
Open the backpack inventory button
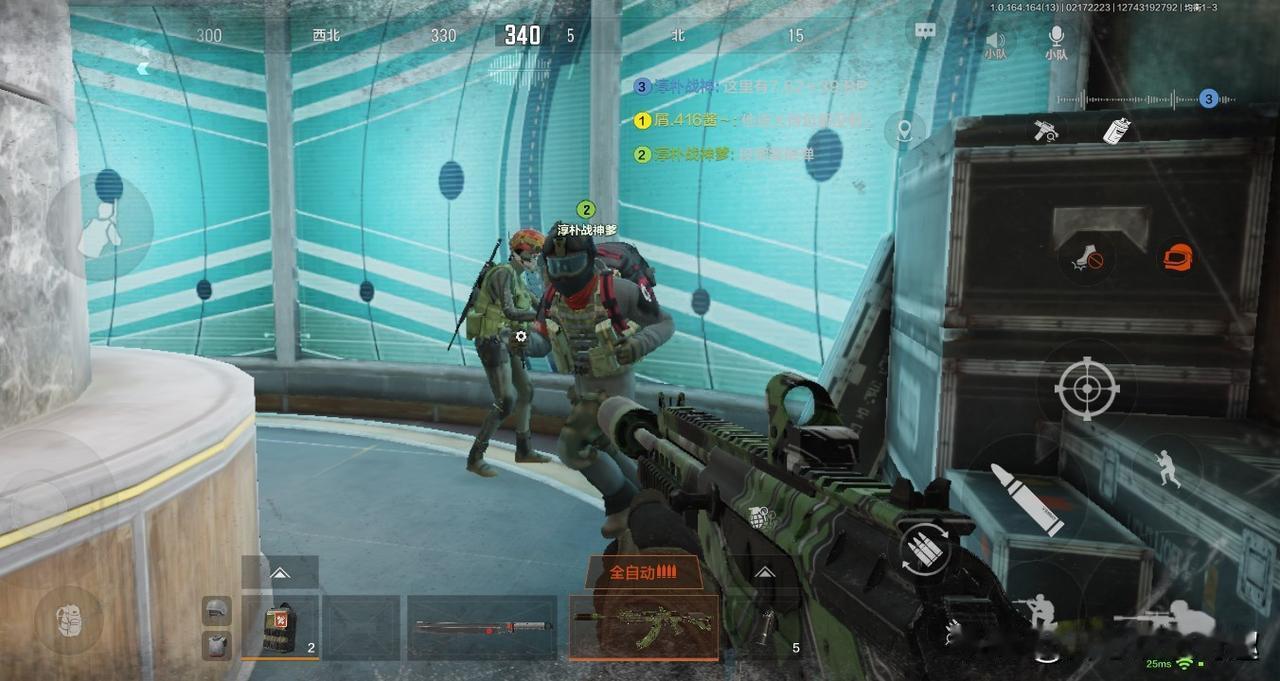(68, 616)
